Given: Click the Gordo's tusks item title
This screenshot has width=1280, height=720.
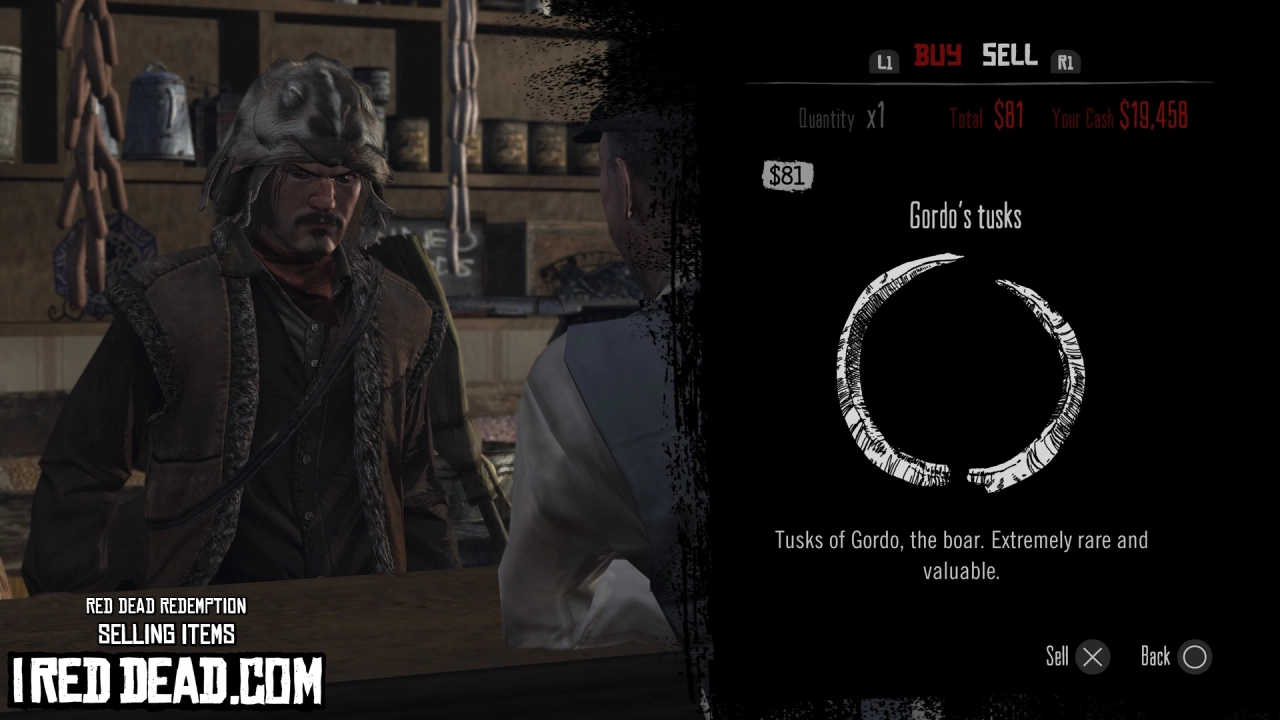Looking at the screenshot, I should point(963,217).
